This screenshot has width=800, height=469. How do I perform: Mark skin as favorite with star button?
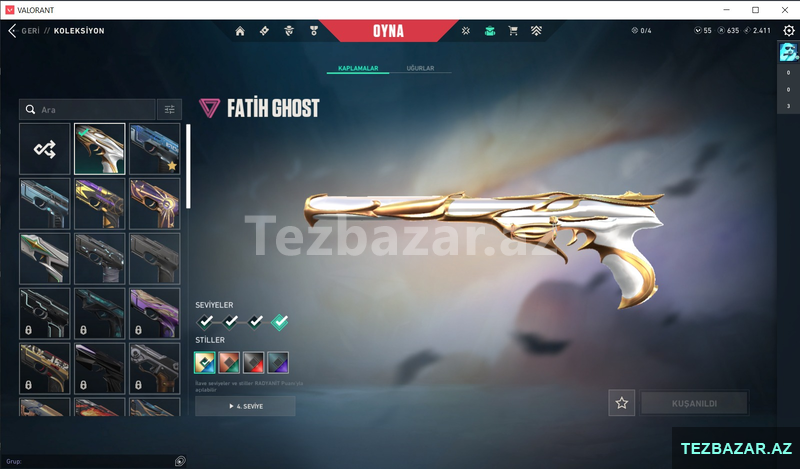622,403
